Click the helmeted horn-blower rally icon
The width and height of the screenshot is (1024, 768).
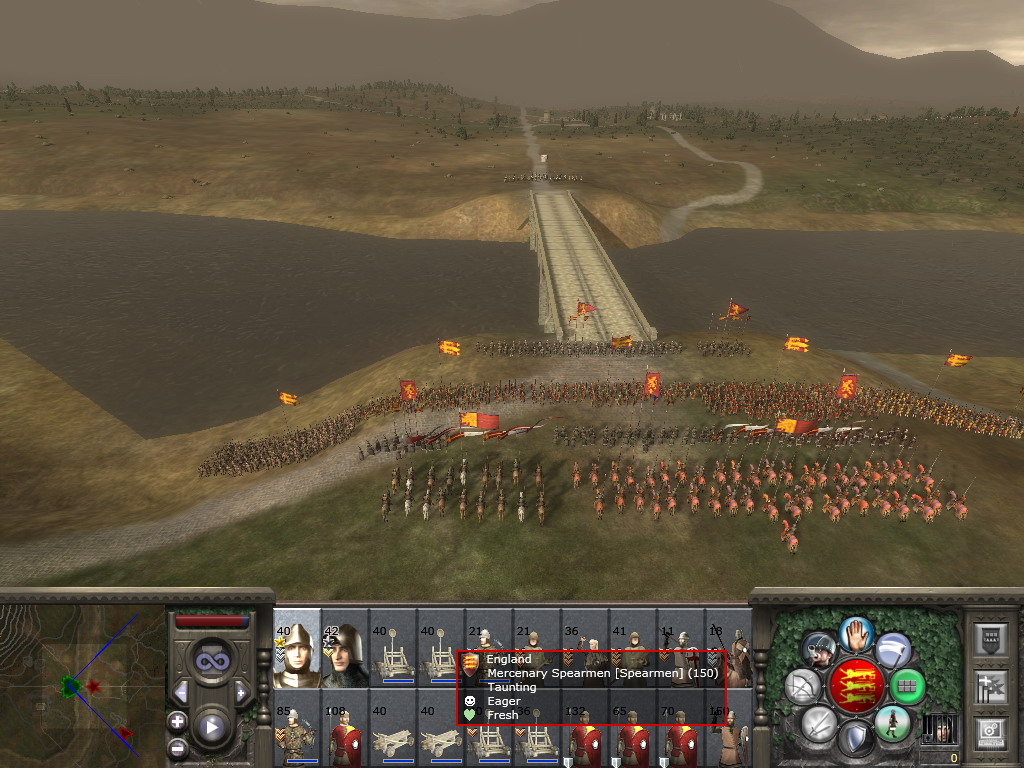[819, 651]
